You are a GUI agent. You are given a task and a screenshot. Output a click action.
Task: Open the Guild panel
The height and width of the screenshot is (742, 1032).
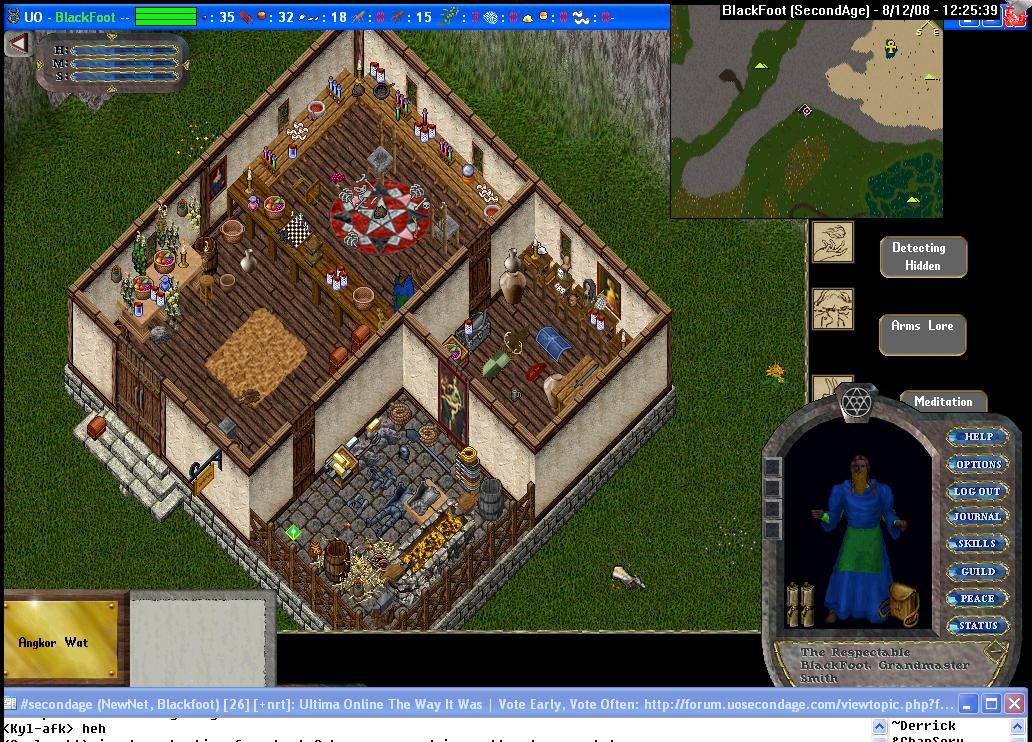click(977, 571)
